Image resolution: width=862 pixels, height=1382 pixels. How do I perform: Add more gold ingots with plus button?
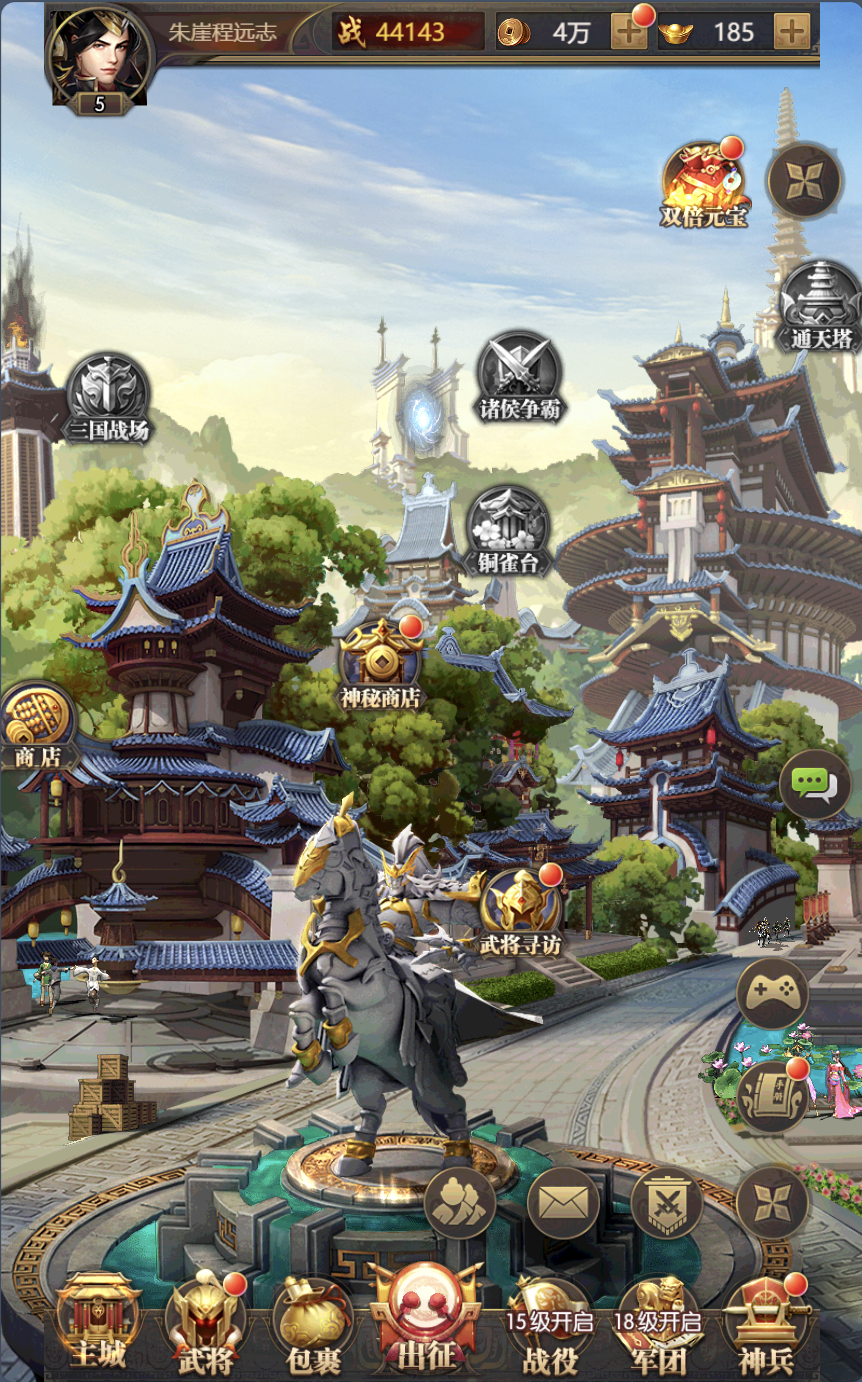[791, 32]
